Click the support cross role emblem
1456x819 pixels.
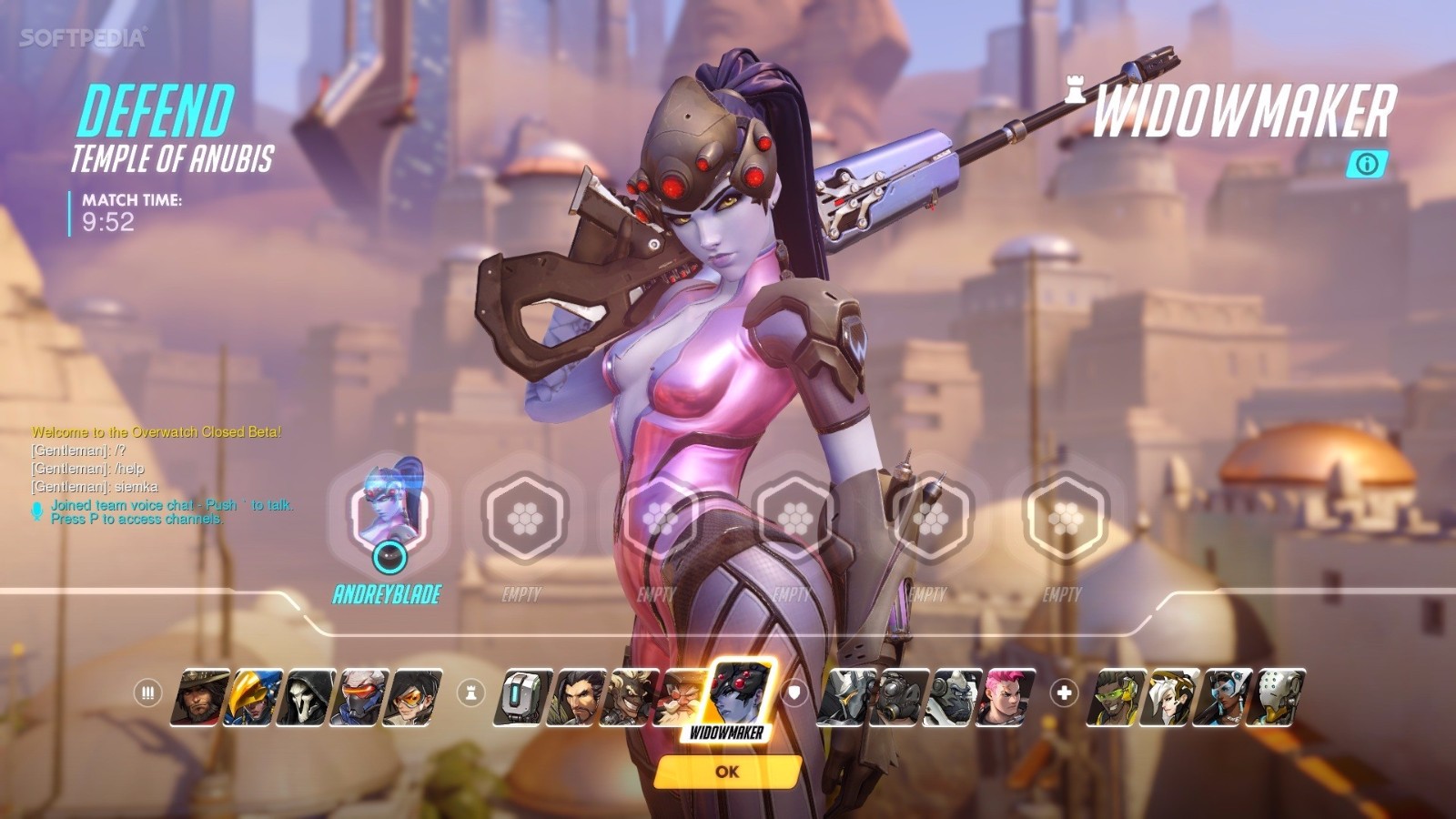click(1063, 694)
